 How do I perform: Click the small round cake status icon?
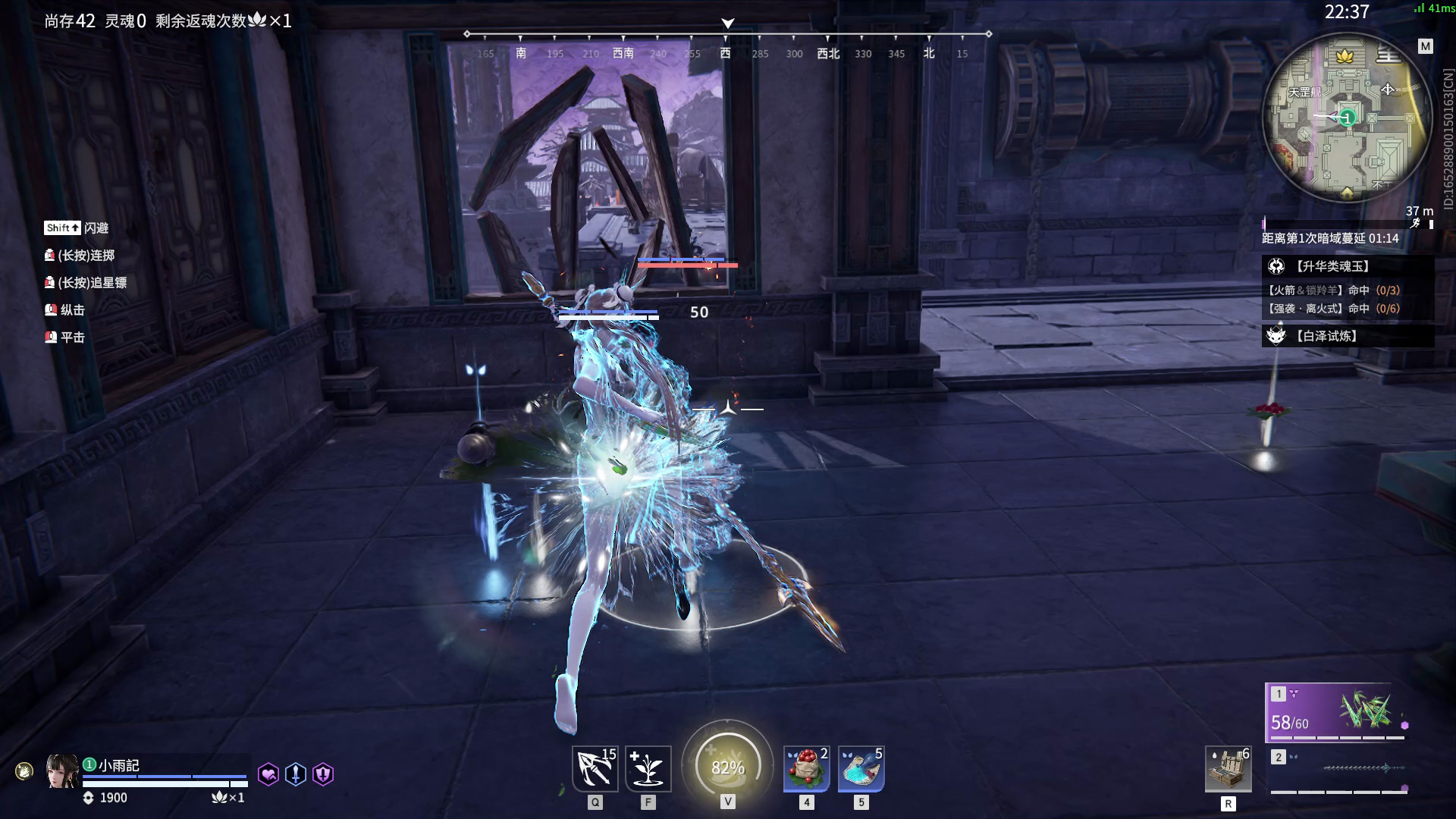click(x=24, y=772)
